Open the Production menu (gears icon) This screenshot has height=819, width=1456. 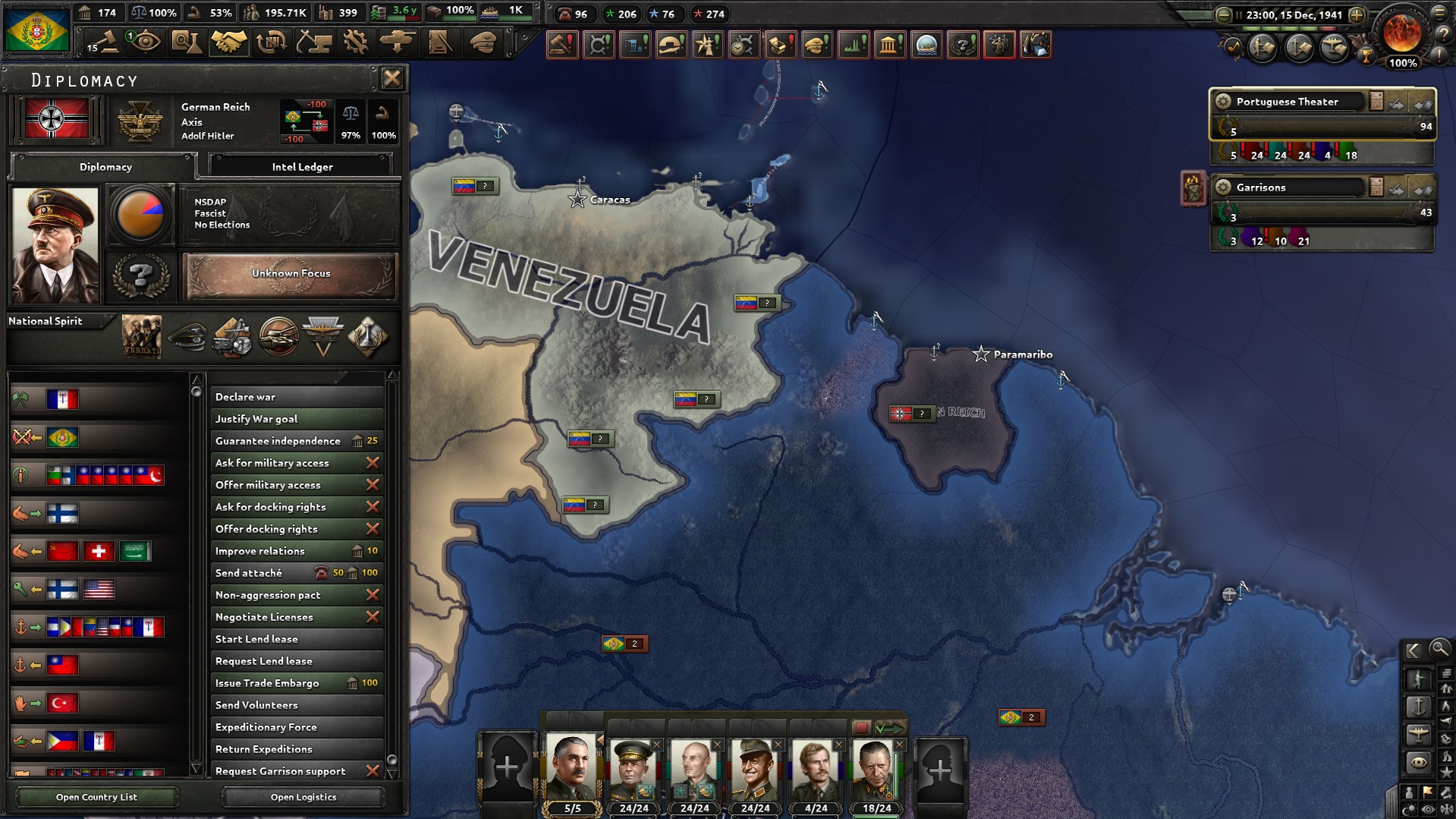tap(357, 42)
